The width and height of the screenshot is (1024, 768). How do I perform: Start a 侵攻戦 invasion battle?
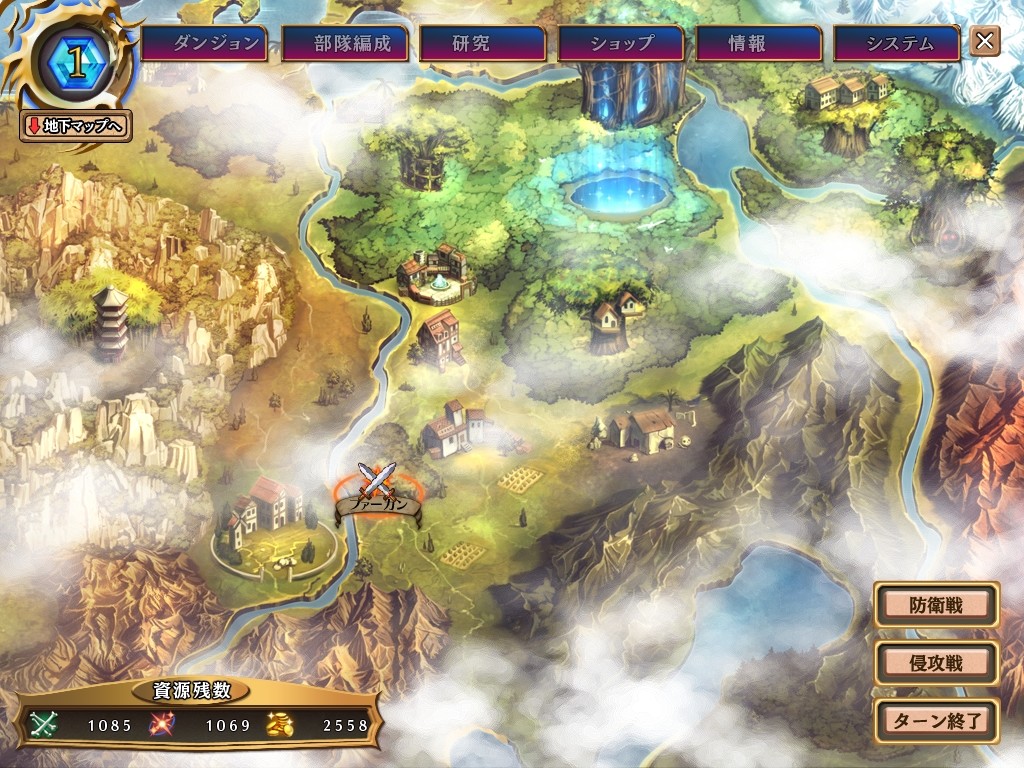936,662
